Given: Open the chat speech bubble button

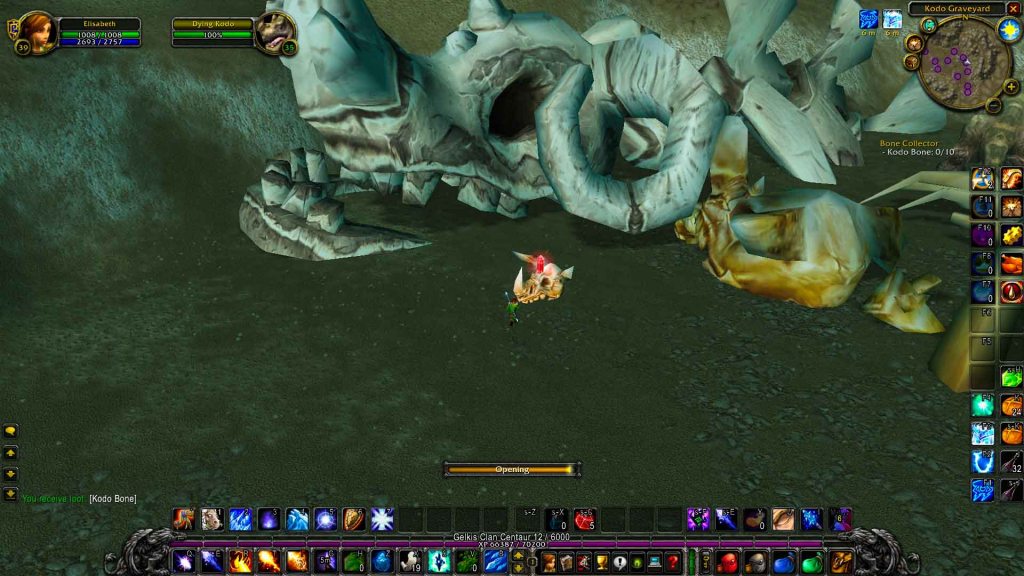Looking at the screenshot, I should coord(10,431).
